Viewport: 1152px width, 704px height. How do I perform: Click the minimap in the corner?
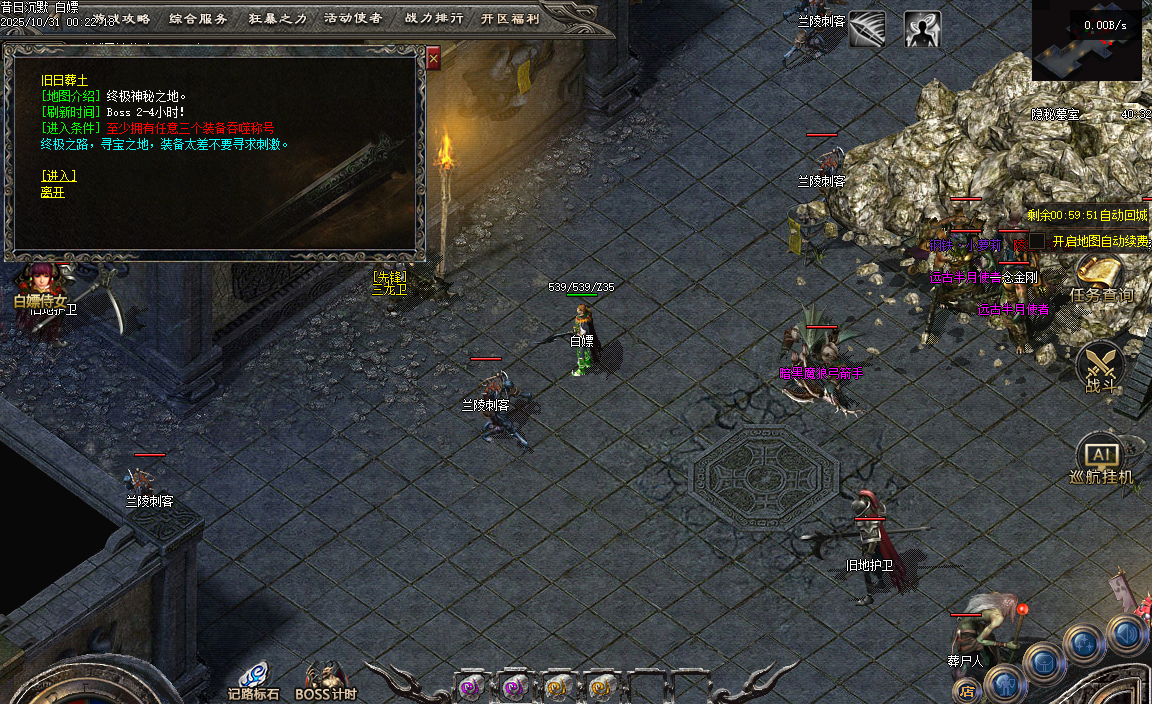(x=1087, y=45)
